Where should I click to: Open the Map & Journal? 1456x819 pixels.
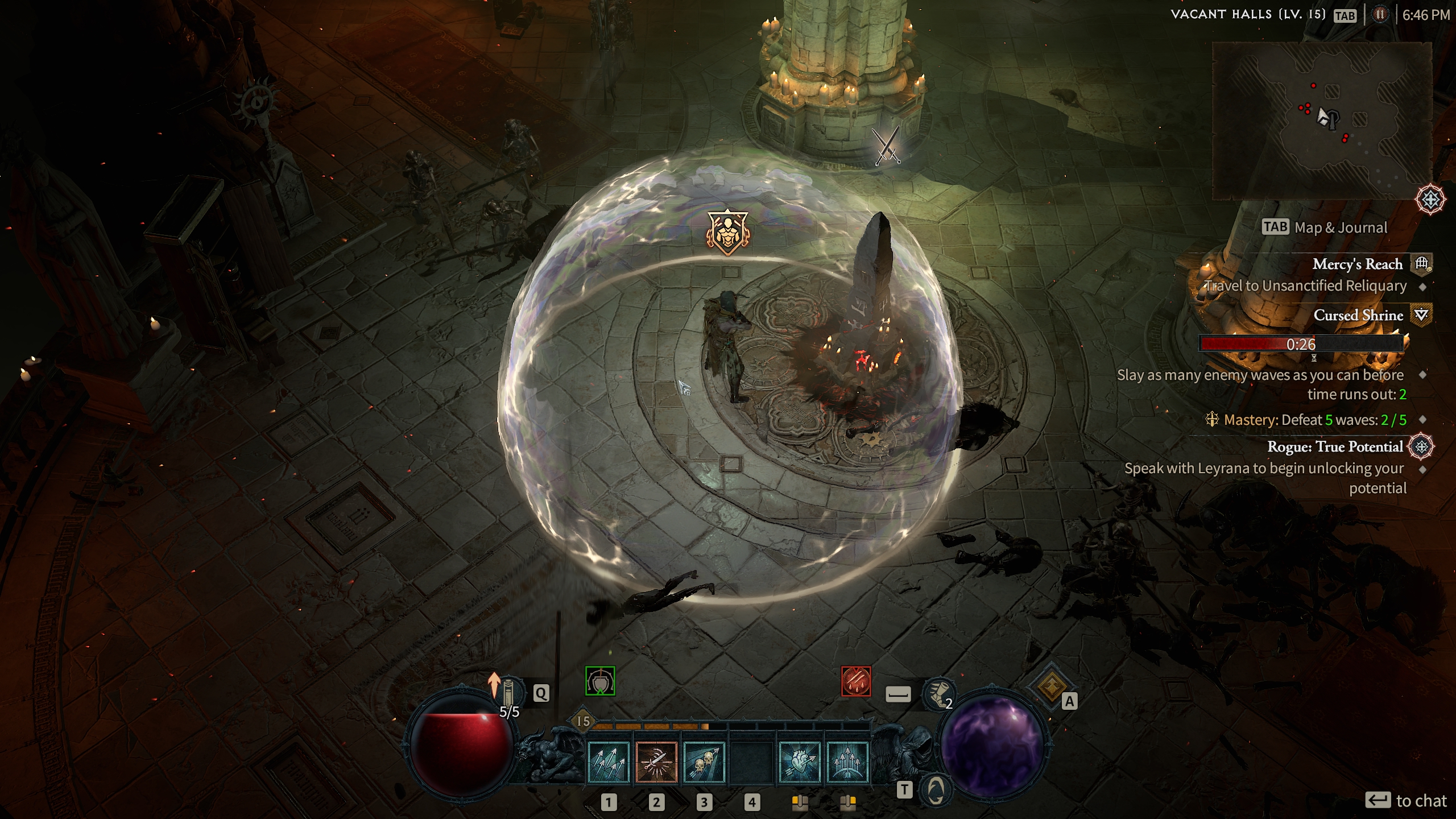pyautogui.click(x=1325, y=227)
